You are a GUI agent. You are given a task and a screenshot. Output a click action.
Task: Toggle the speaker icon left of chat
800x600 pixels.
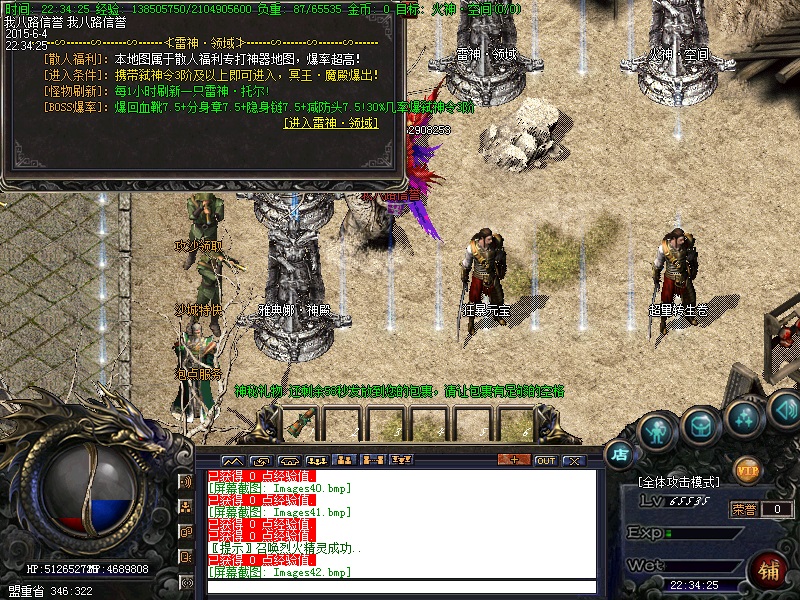[186, 482]
